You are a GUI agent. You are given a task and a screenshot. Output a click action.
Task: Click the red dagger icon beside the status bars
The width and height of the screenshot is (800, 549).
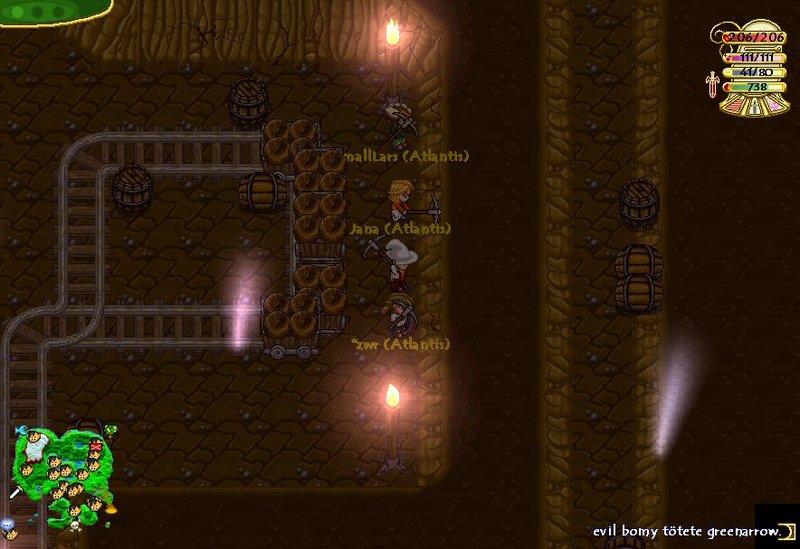(711, 83)
